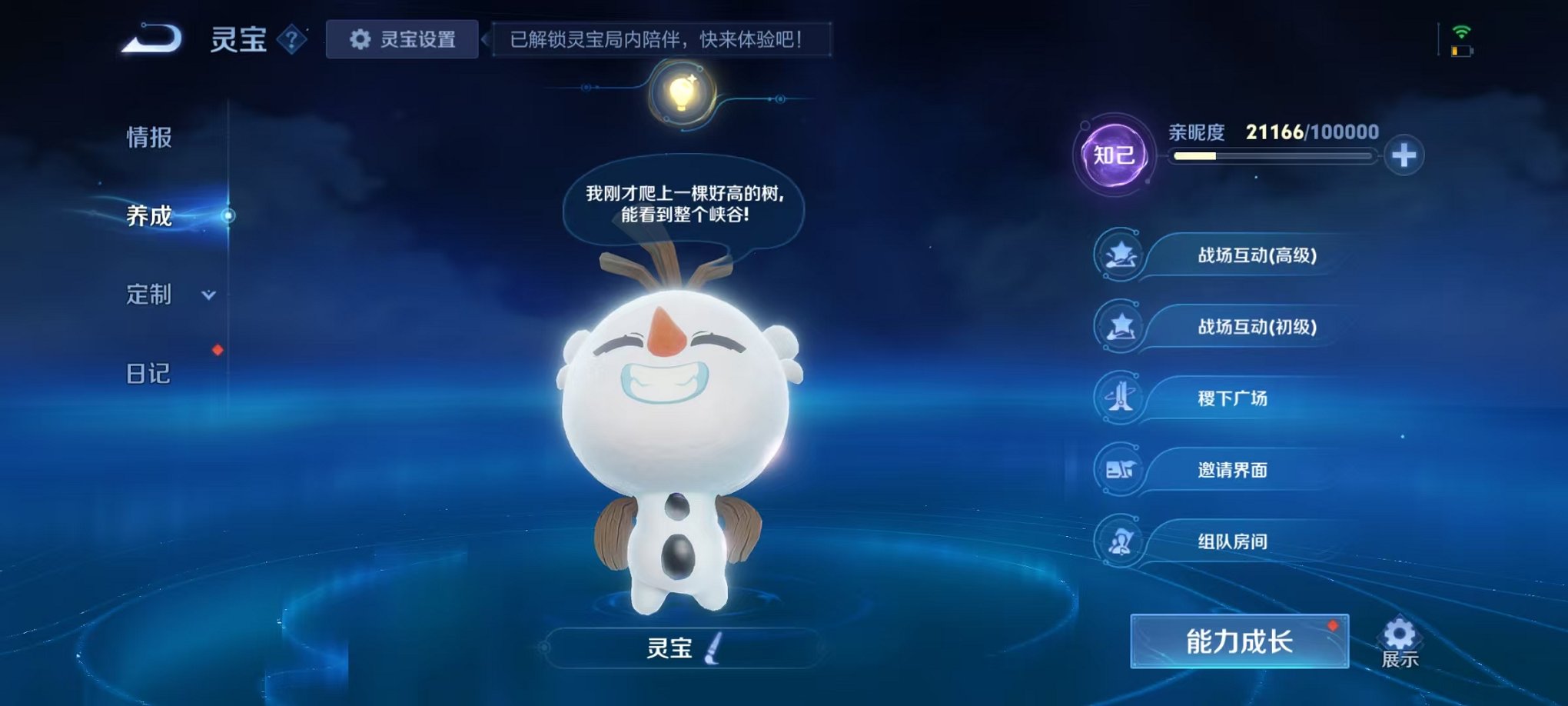
Task: Open the 日记 tab
Action: (x=148, y=375)
